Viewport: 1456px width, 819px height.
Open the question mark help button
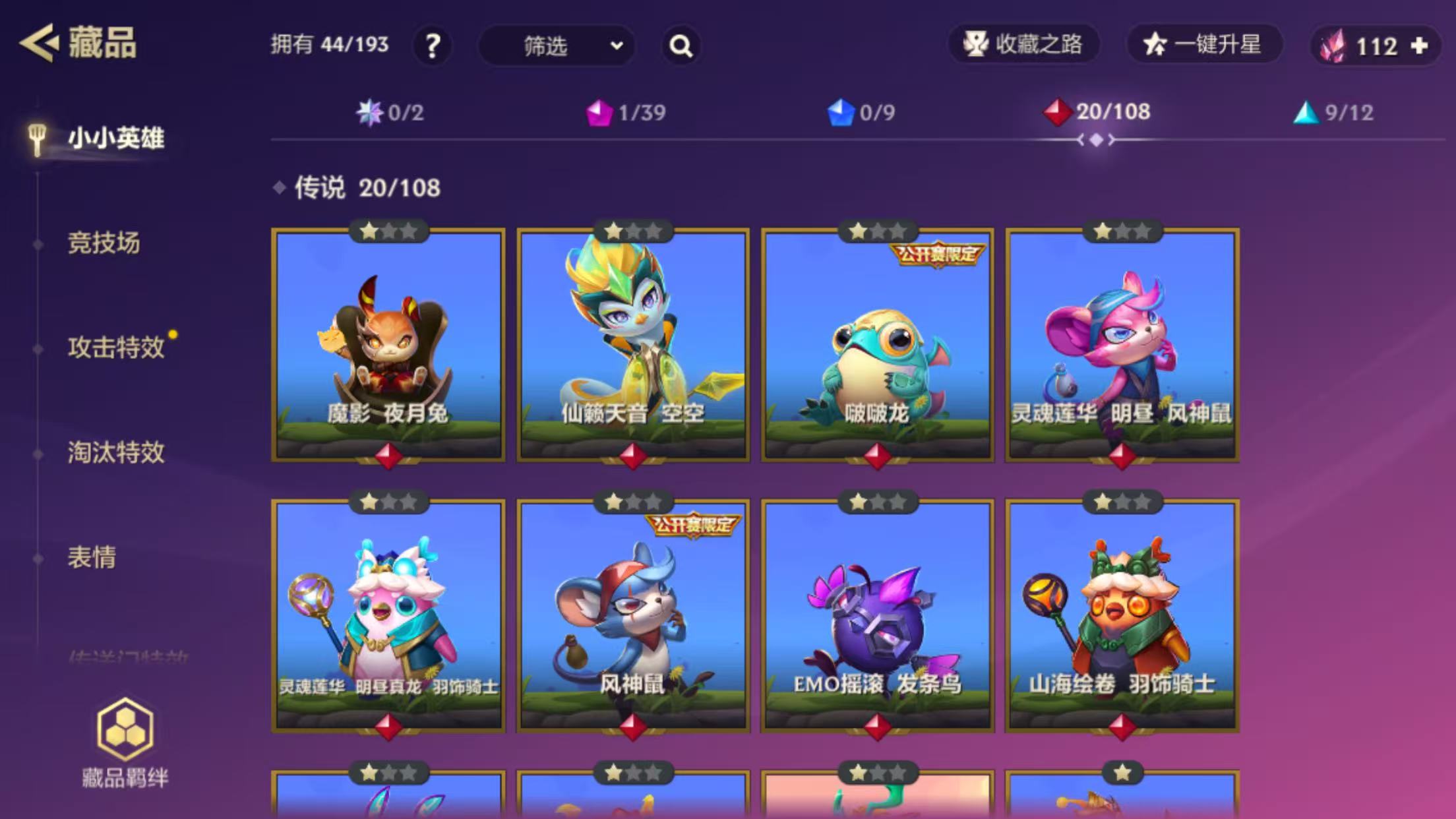point(433,46)
